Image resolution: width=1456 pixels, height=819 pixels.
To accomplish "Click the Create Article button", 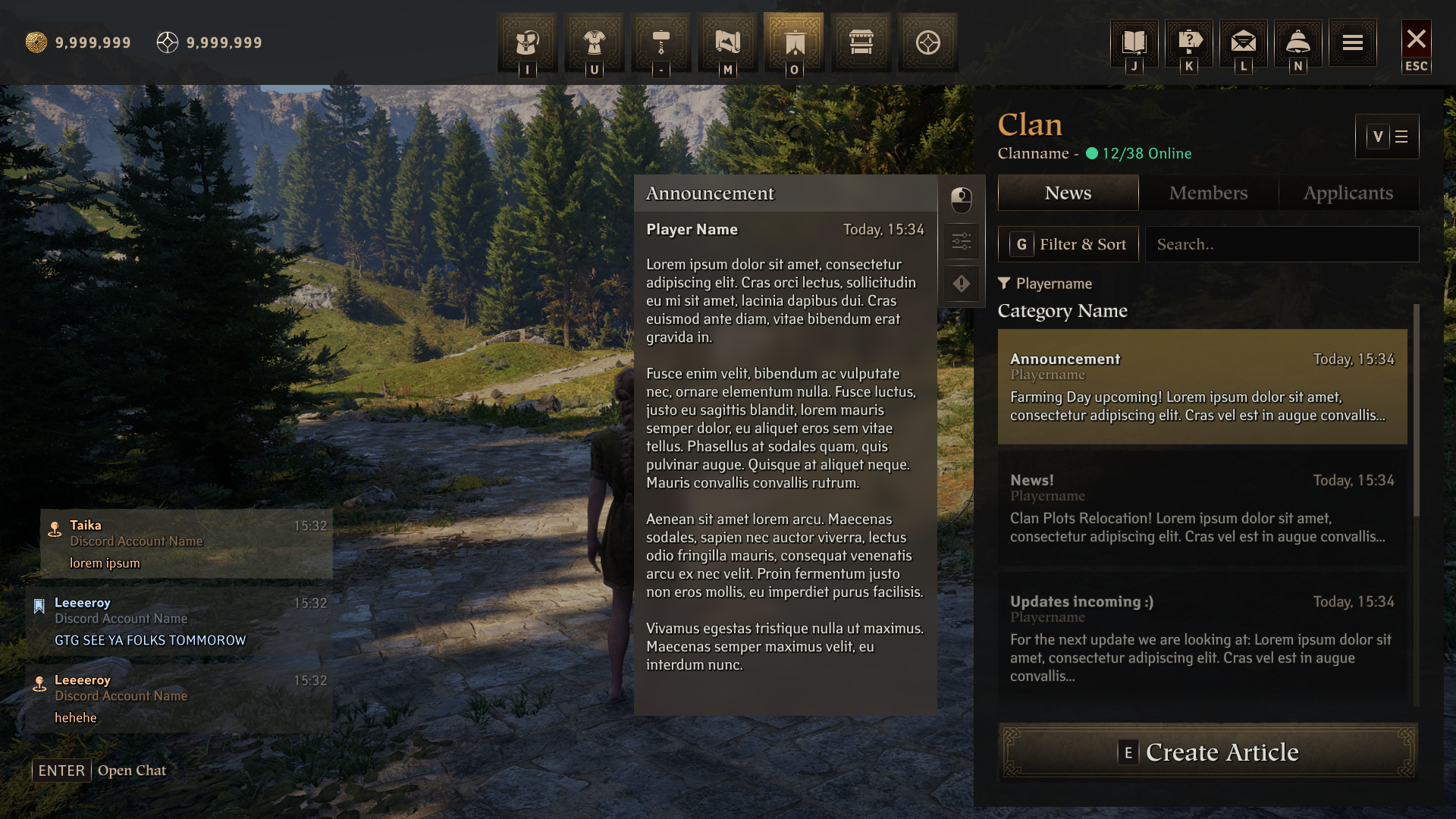I will (x=1207, y=752).
